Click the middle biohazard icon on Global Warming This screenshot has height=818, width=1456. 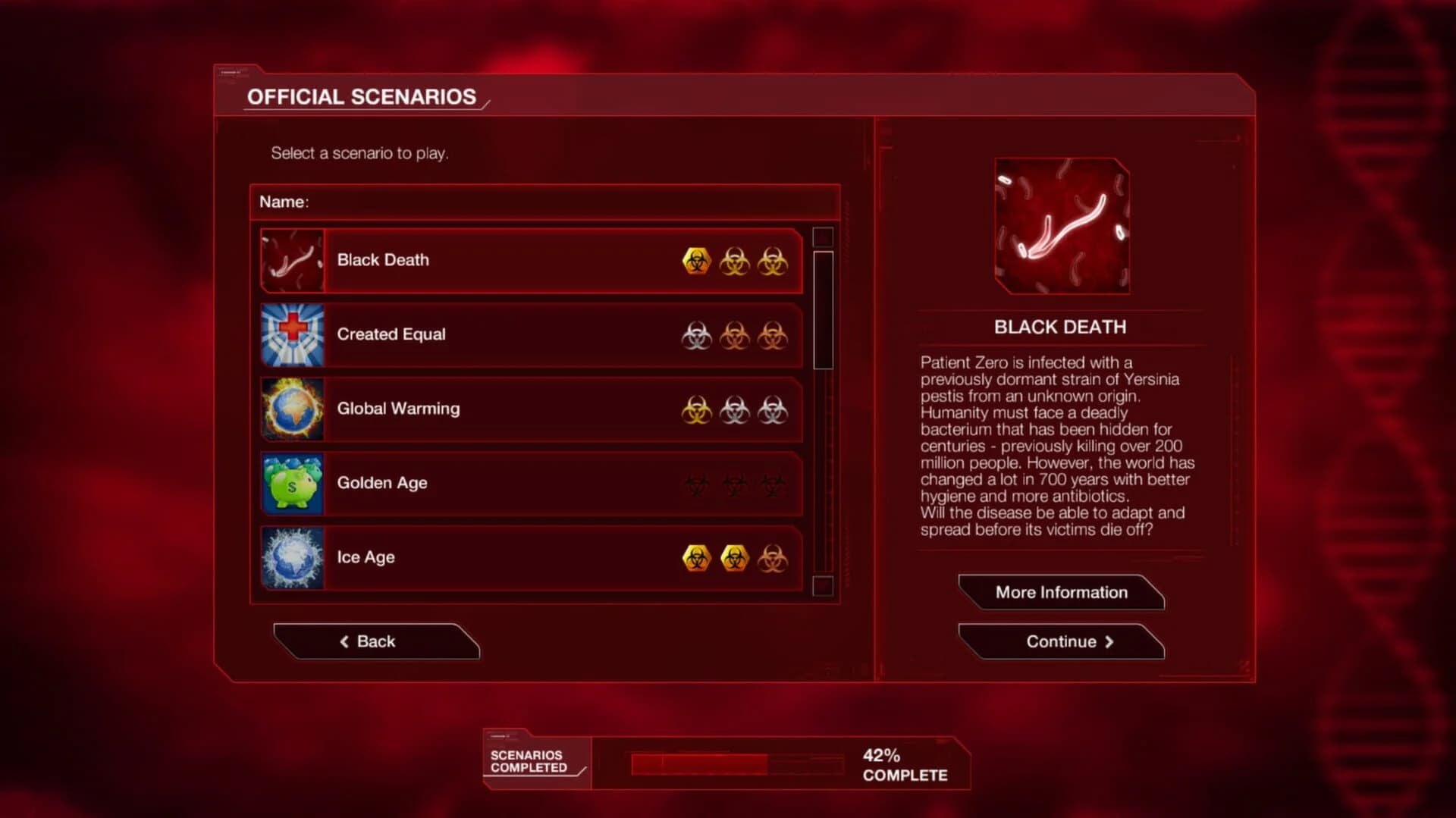pyautogui.click(x=733, y=409)
